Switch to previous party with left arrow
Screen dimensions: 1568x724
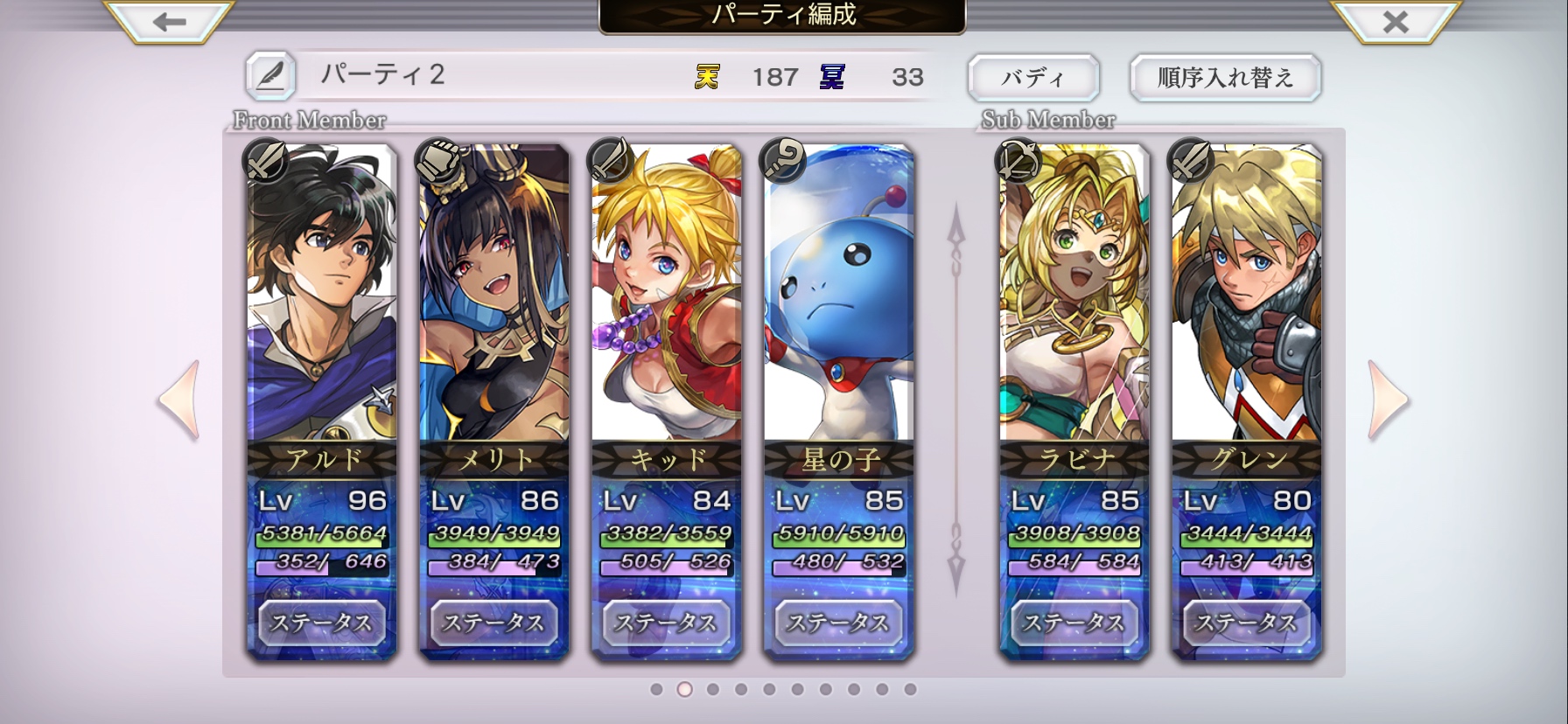(180, 400)
